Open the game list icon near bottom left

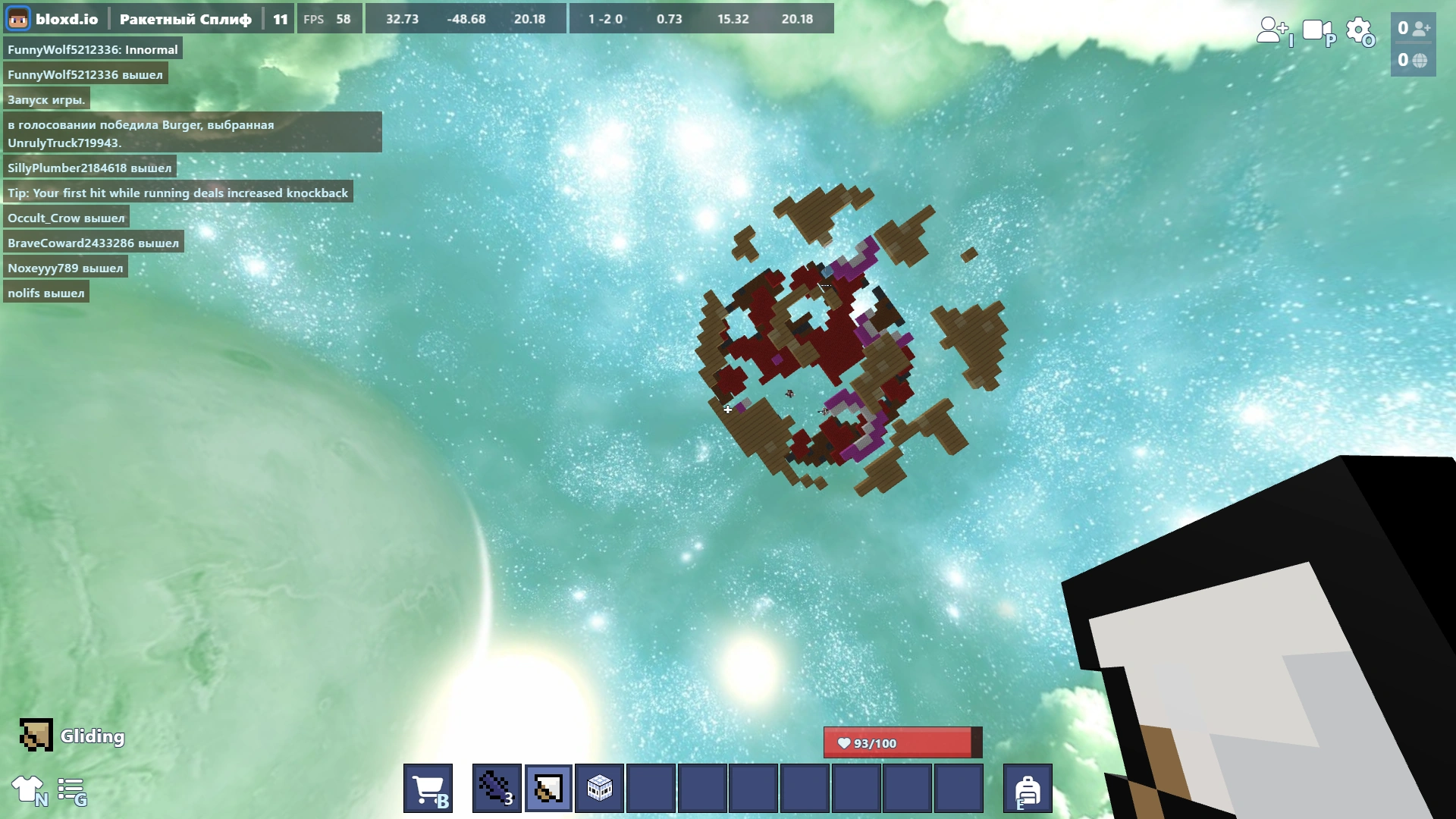point(72,792)
